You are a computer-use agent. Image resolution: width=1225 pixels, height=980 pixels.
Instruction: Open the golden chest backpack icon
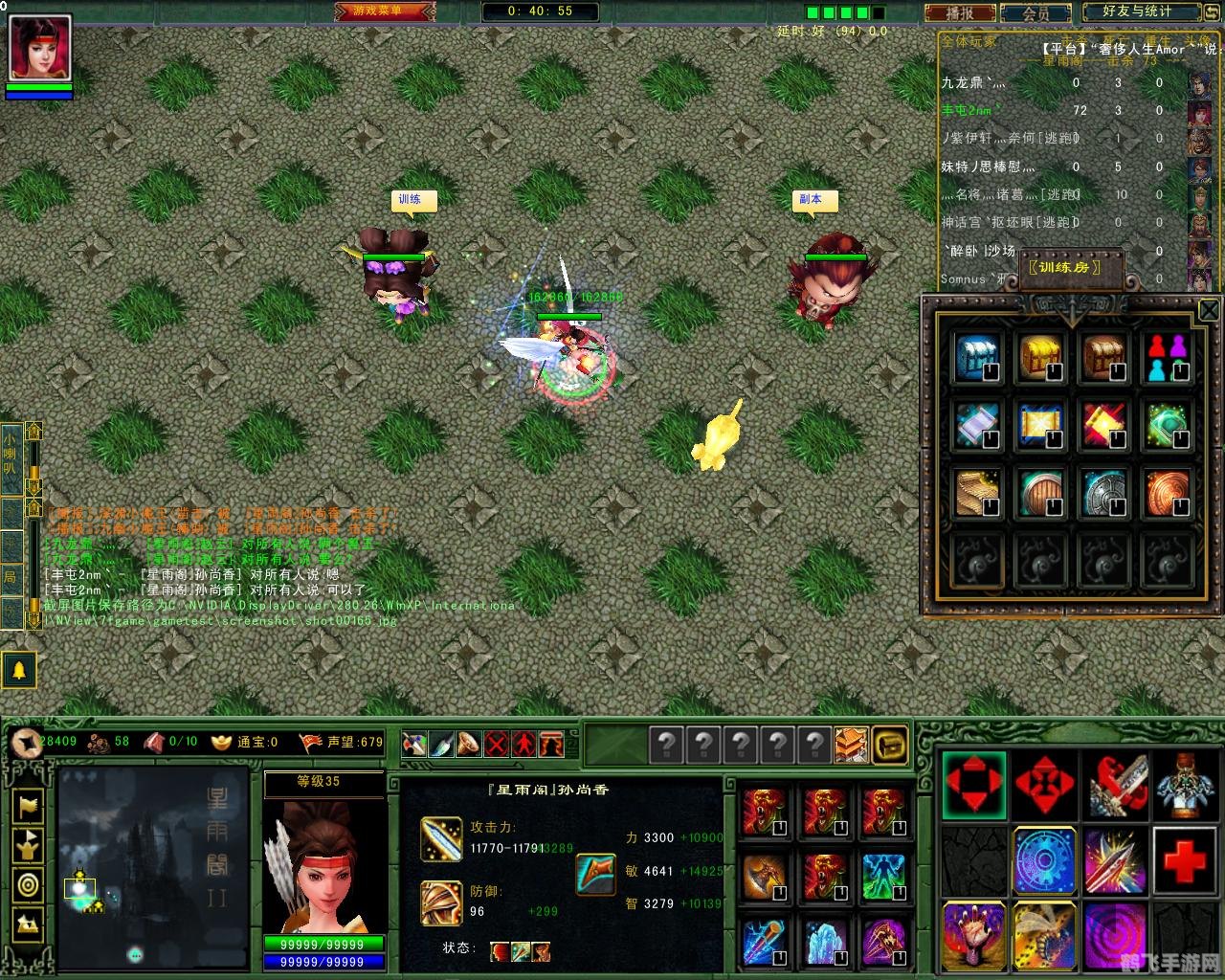tap(890, 744)
